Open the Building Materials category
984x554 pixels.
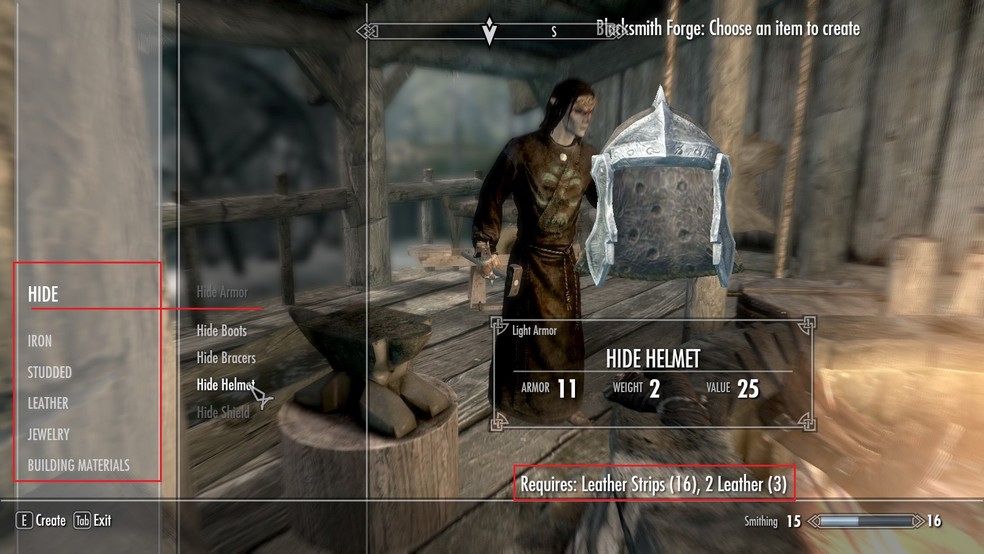(x=79, y=465)
